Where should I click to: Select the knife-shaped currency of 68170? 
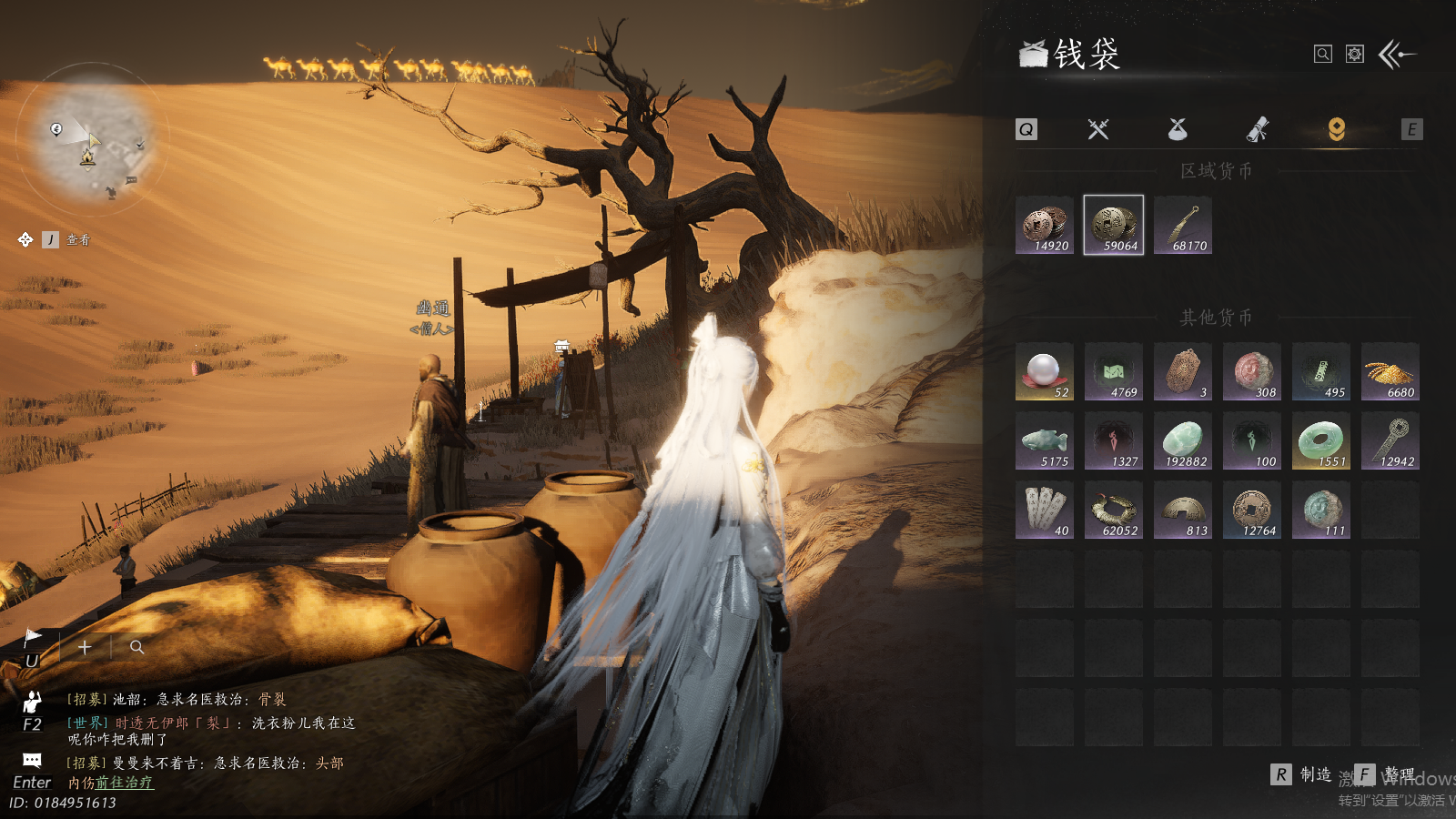point(1183,225)
